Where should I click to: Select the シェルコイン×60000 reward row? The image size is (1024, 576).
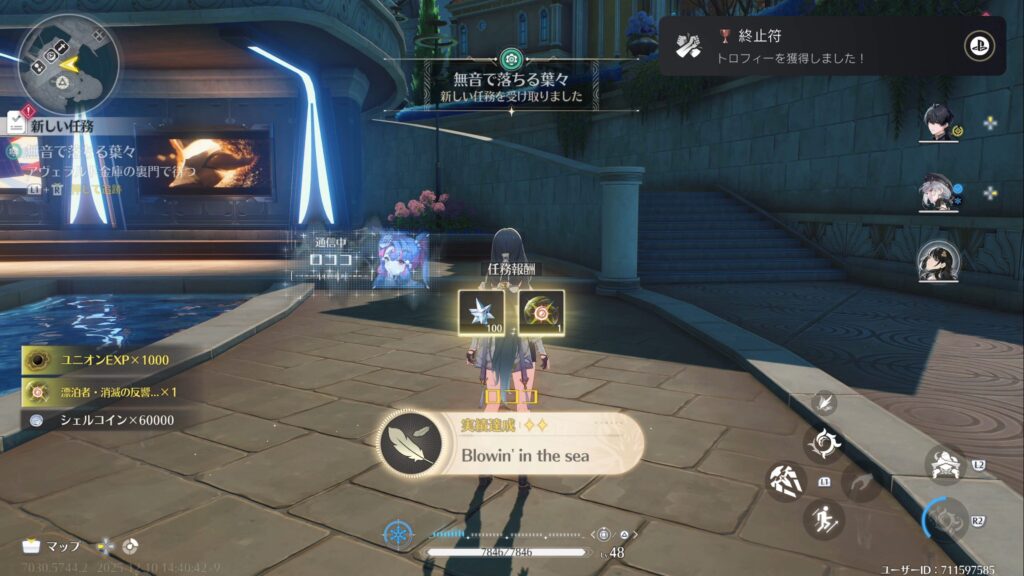pos(100,420)
